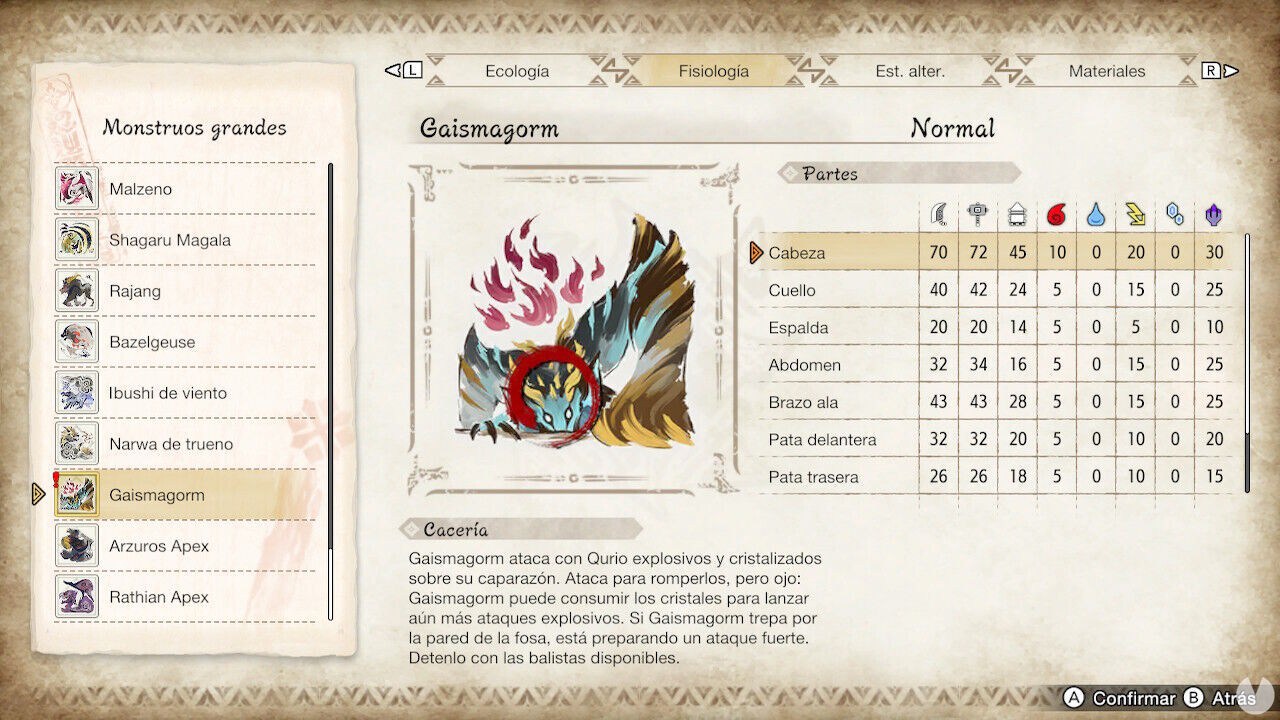Select the blunt hammer damage icon
The height and width of the screenshot is (720, 1280).
point(978,213)
